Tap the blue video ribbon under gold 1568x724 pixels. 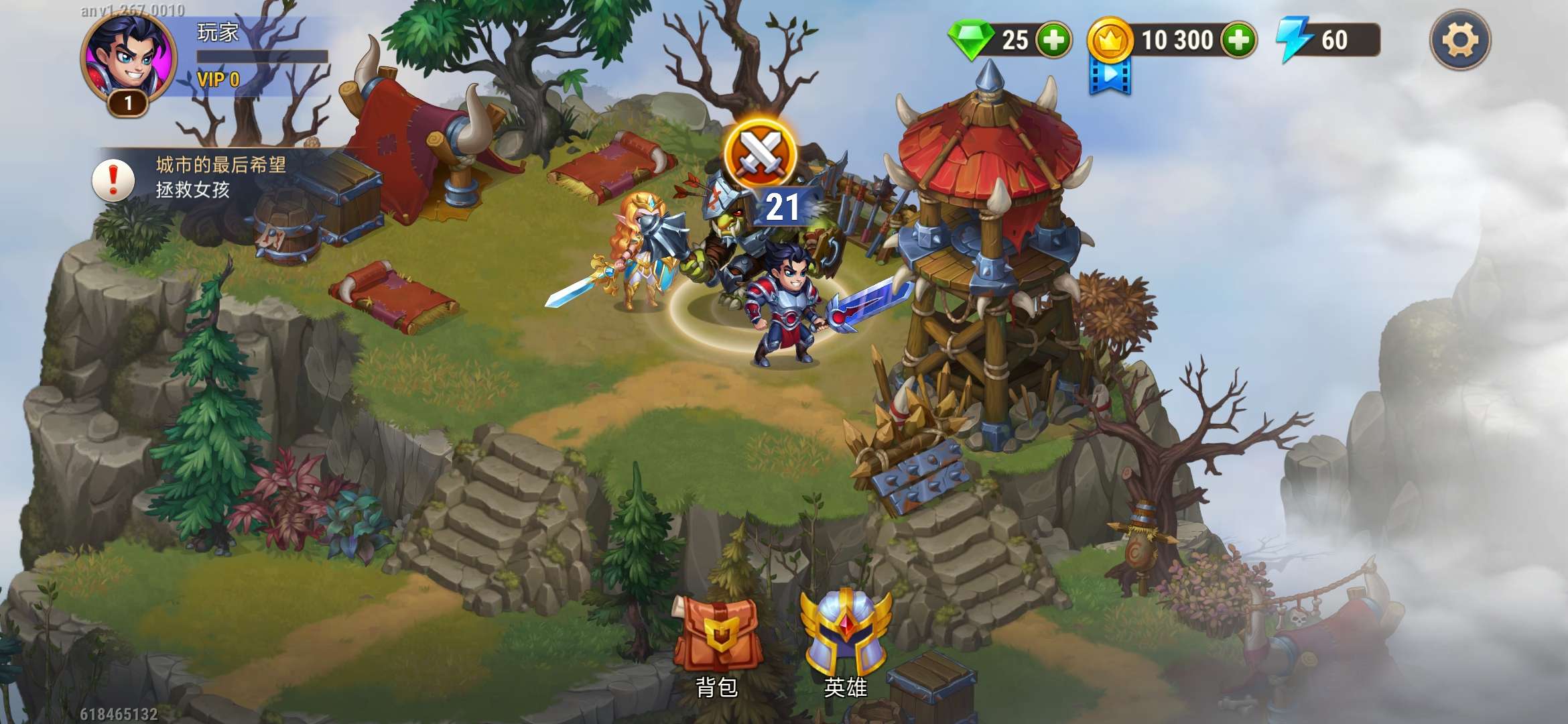coord(1110,76)
